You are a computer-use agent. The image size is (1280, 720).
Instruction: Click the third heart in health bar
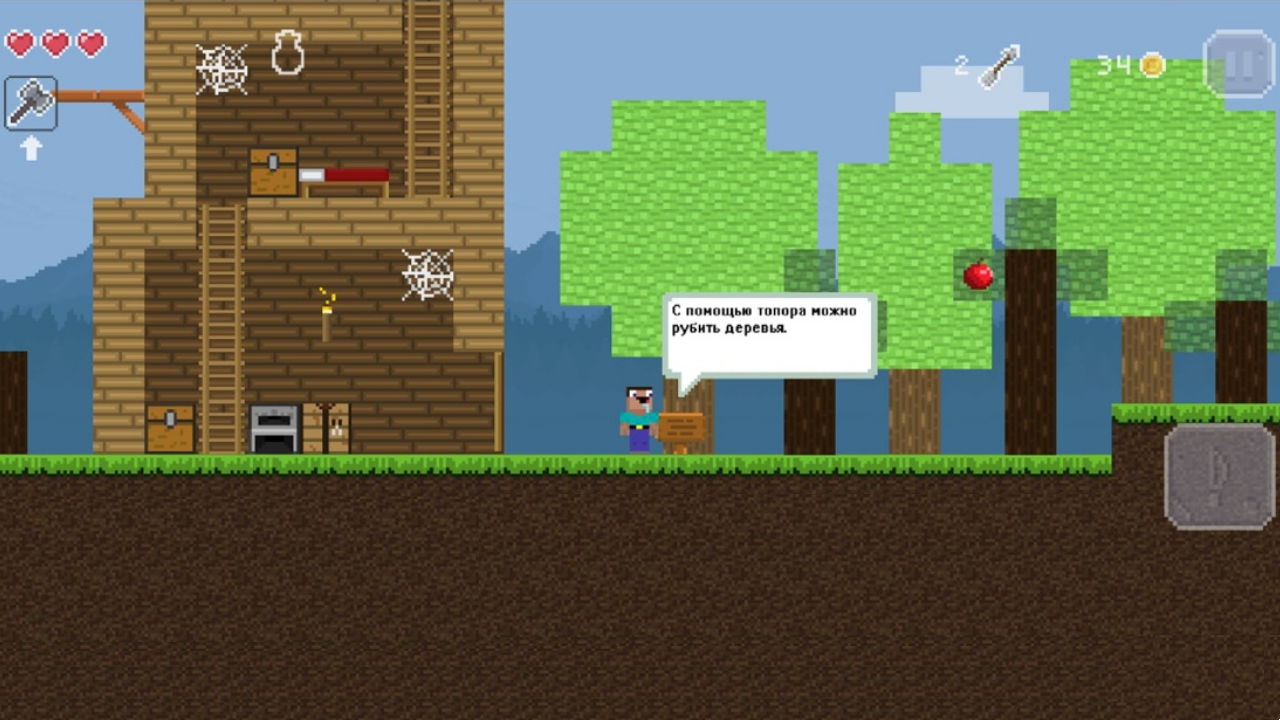click(x=88, y=44)
